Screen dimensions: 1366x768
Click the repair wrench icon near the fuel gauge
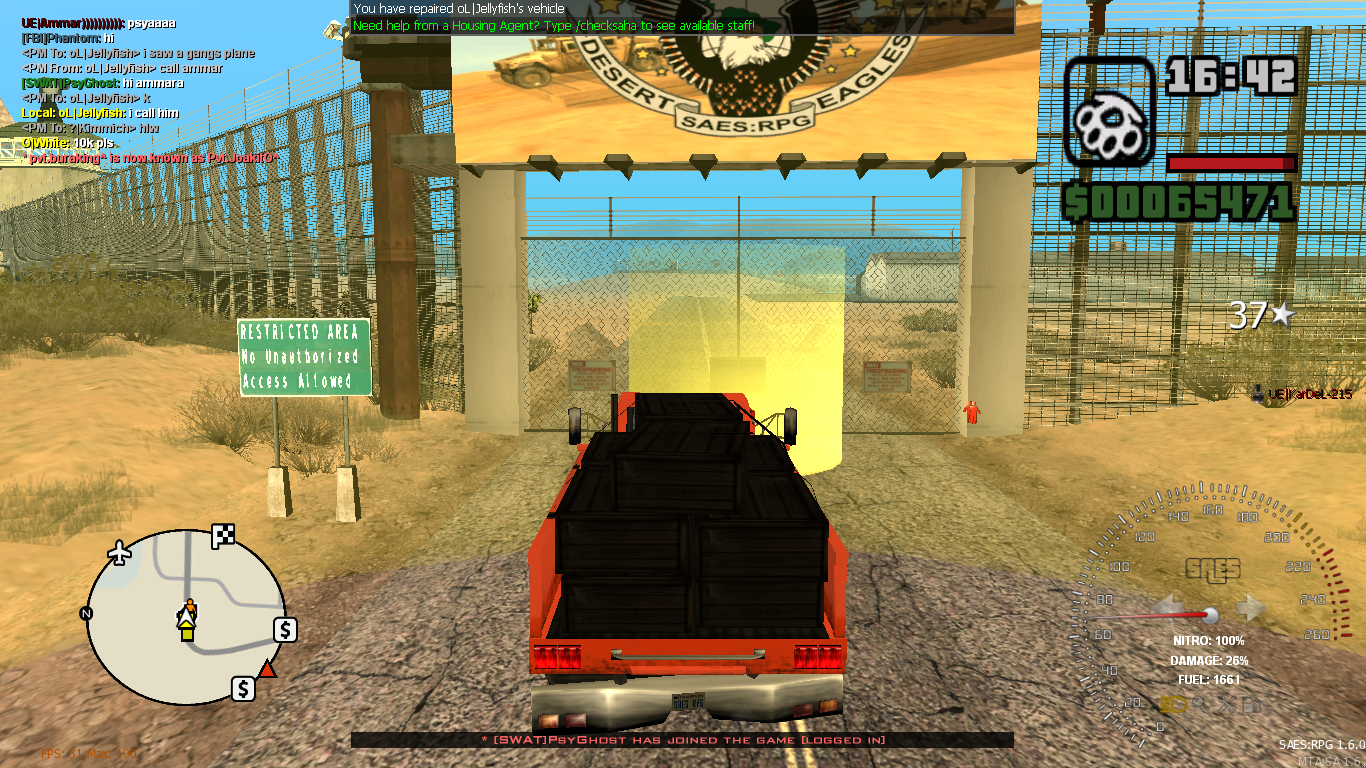[x=1201, y=705]
